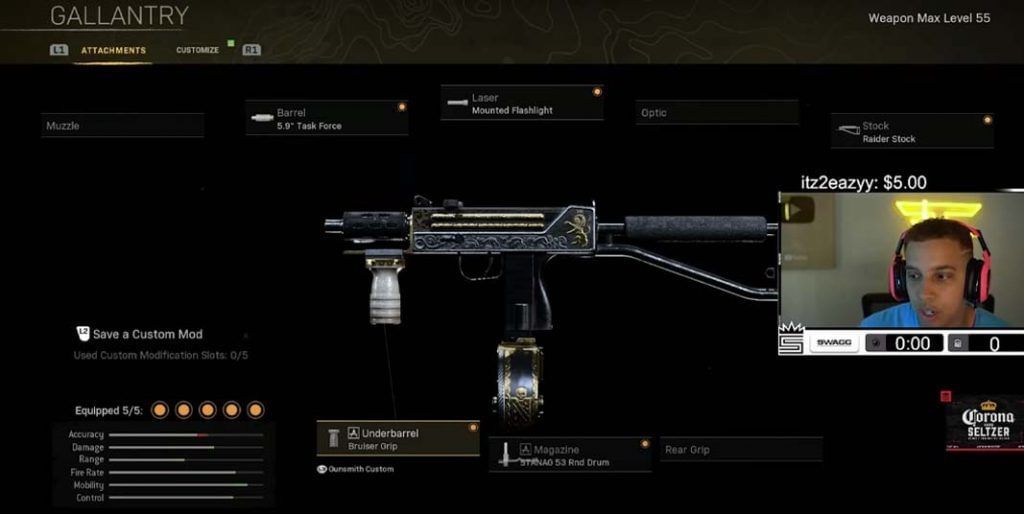Switch to the Attachments tab
This screenshot has width=1024, height=514.
coord(113,50)
